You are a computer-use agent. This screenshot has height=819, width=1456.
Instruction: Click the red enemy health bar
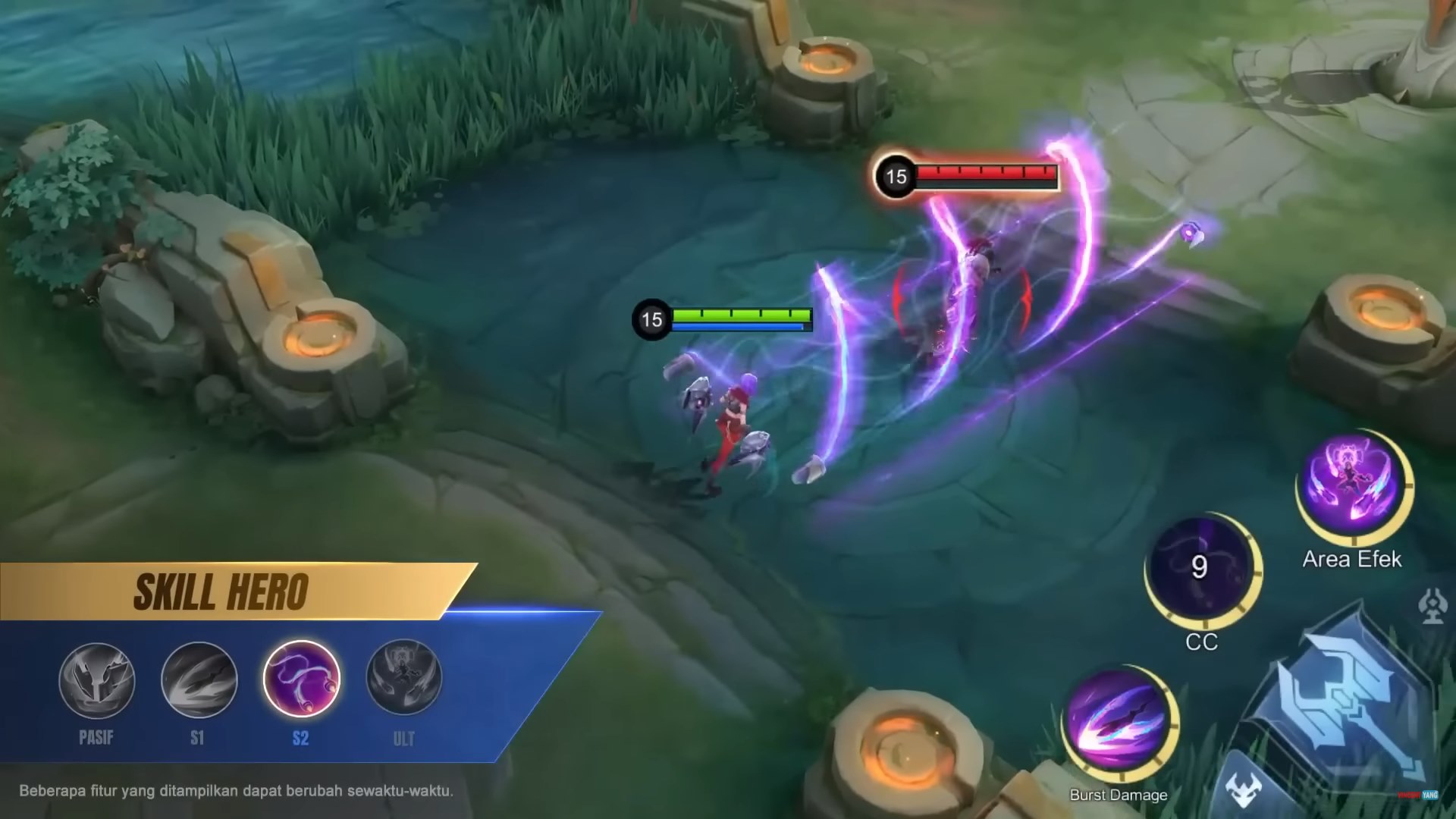tap(986, 174)
